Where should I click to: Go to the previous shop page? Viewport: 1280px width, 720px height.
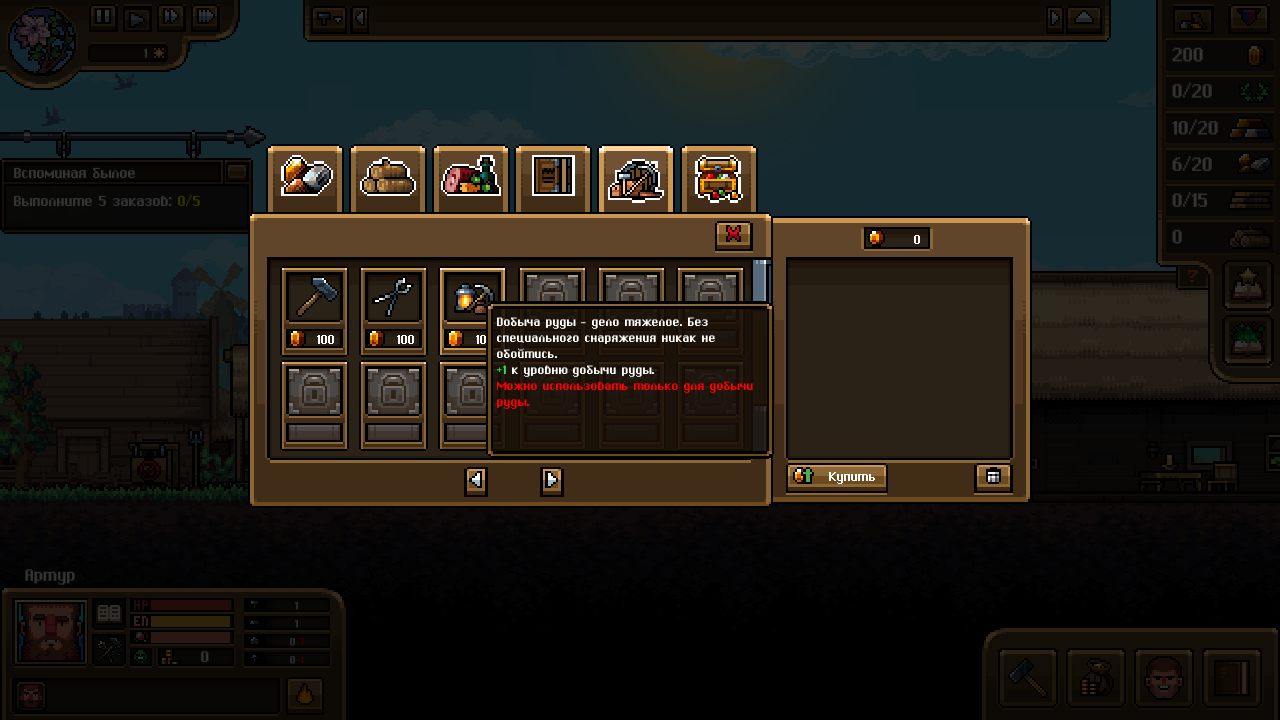coord(476,481)
